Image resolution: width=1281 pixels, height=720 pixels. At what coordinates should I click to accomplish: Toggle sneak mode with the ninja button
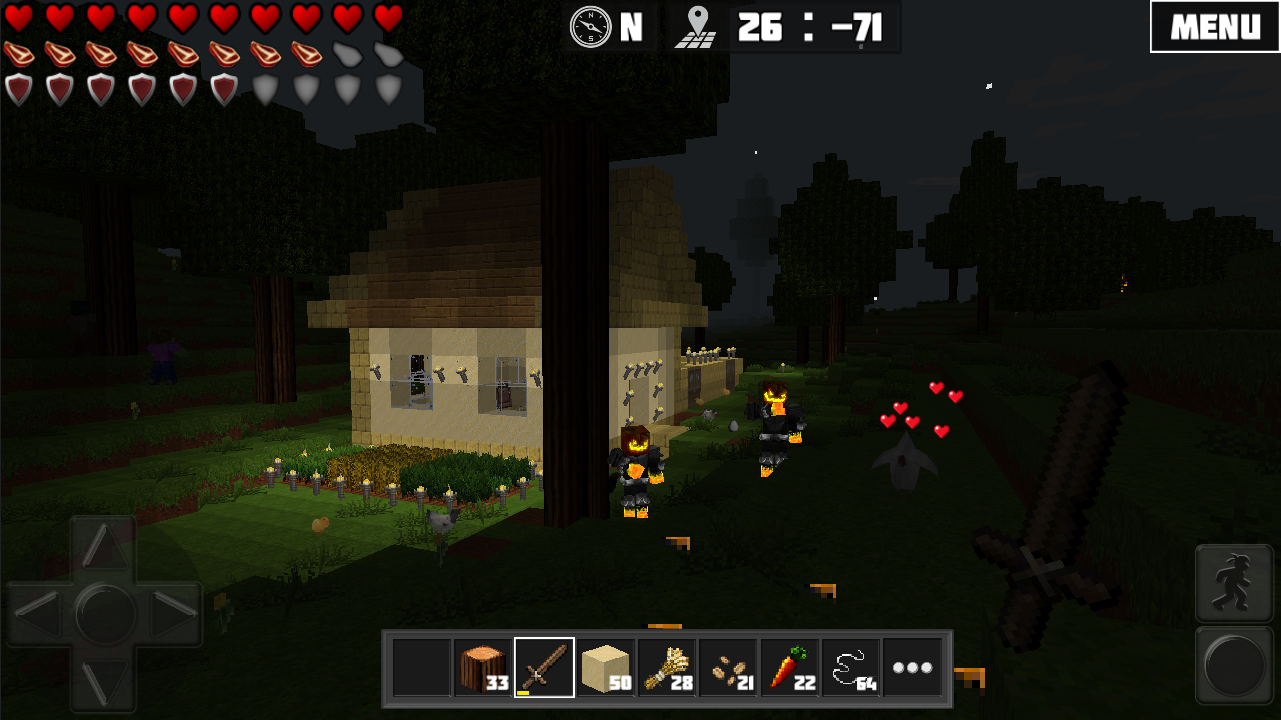click(1234, 583)
